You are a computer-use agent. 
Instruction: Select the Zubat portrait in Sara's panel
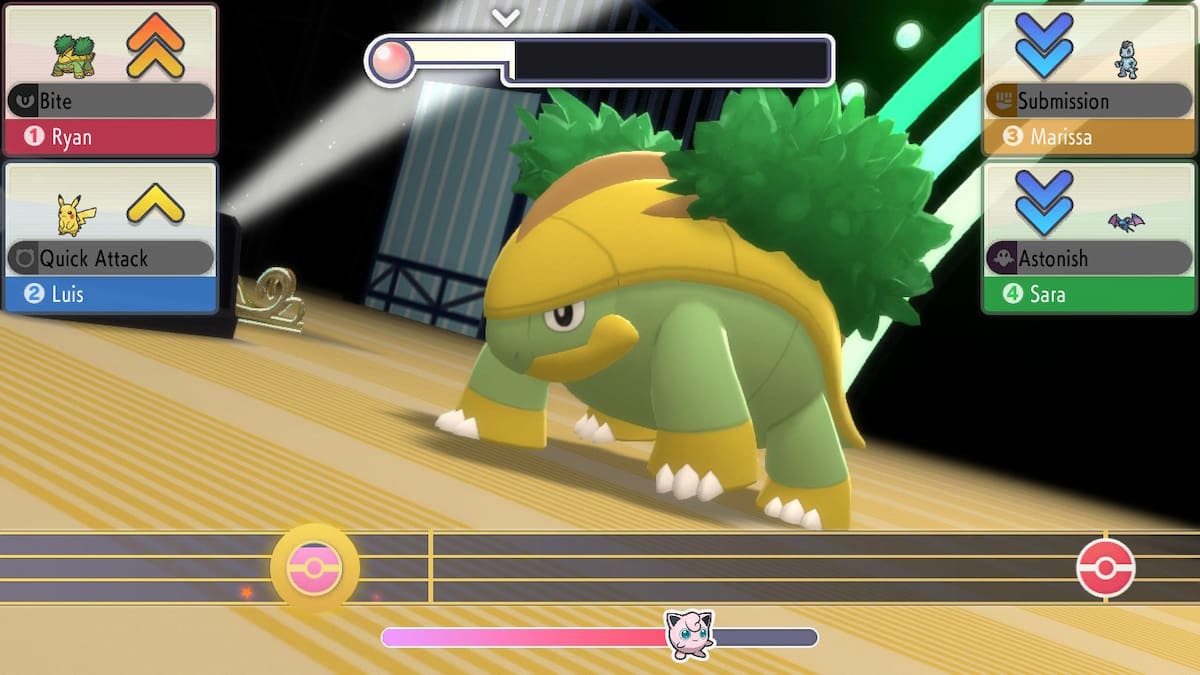tap(1125, 222)
